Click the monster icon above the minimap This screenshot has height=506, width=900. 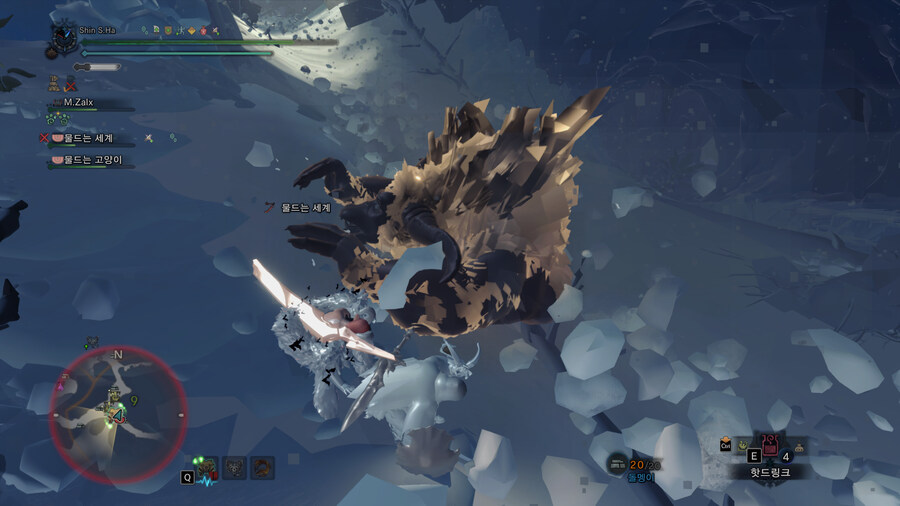click(x=93, y=341)
